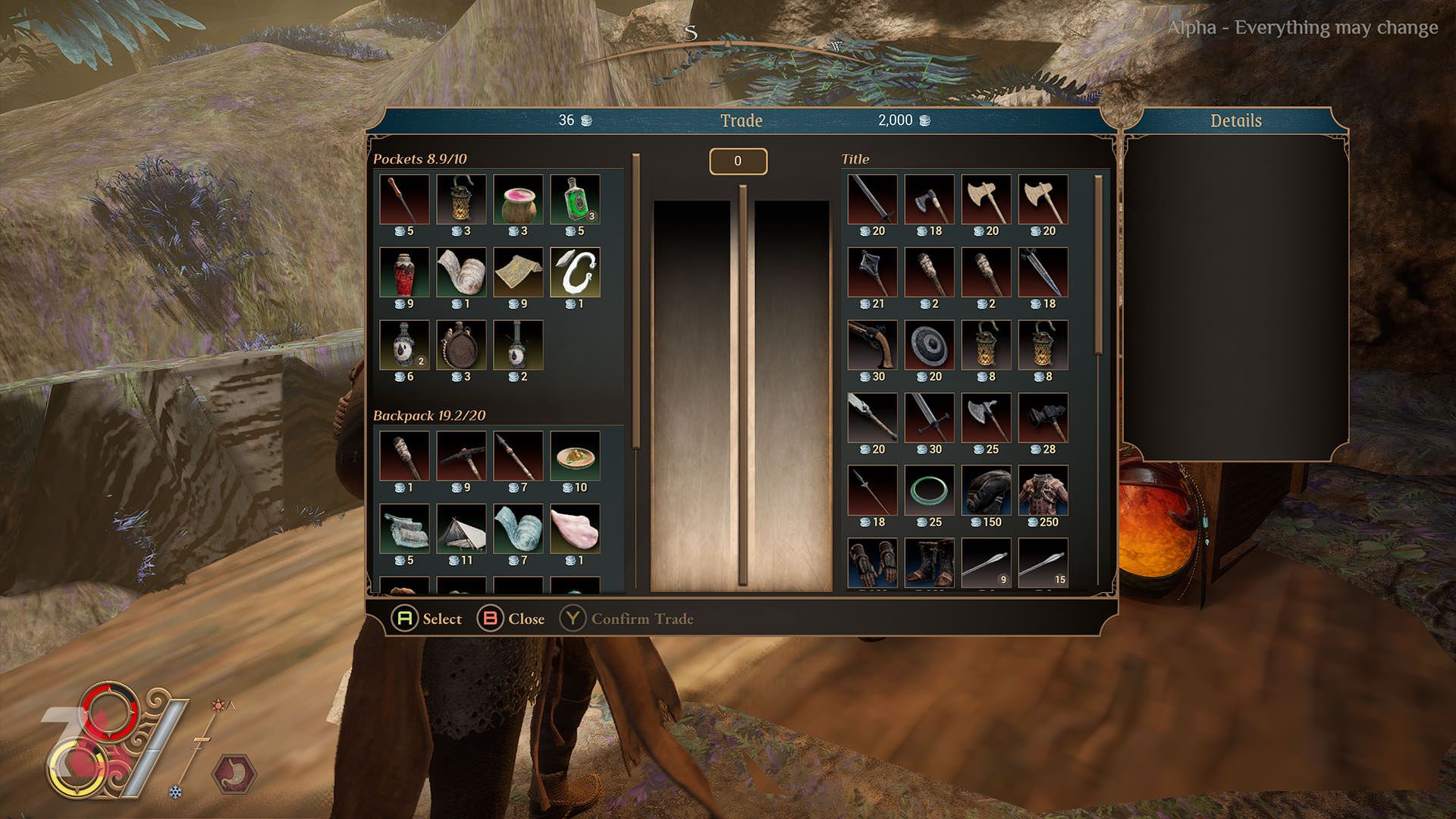Select the greatsword priced 30 coins
Viewport: 1456px width, 819px height.
pyautogui.click(x=928, y=417)
